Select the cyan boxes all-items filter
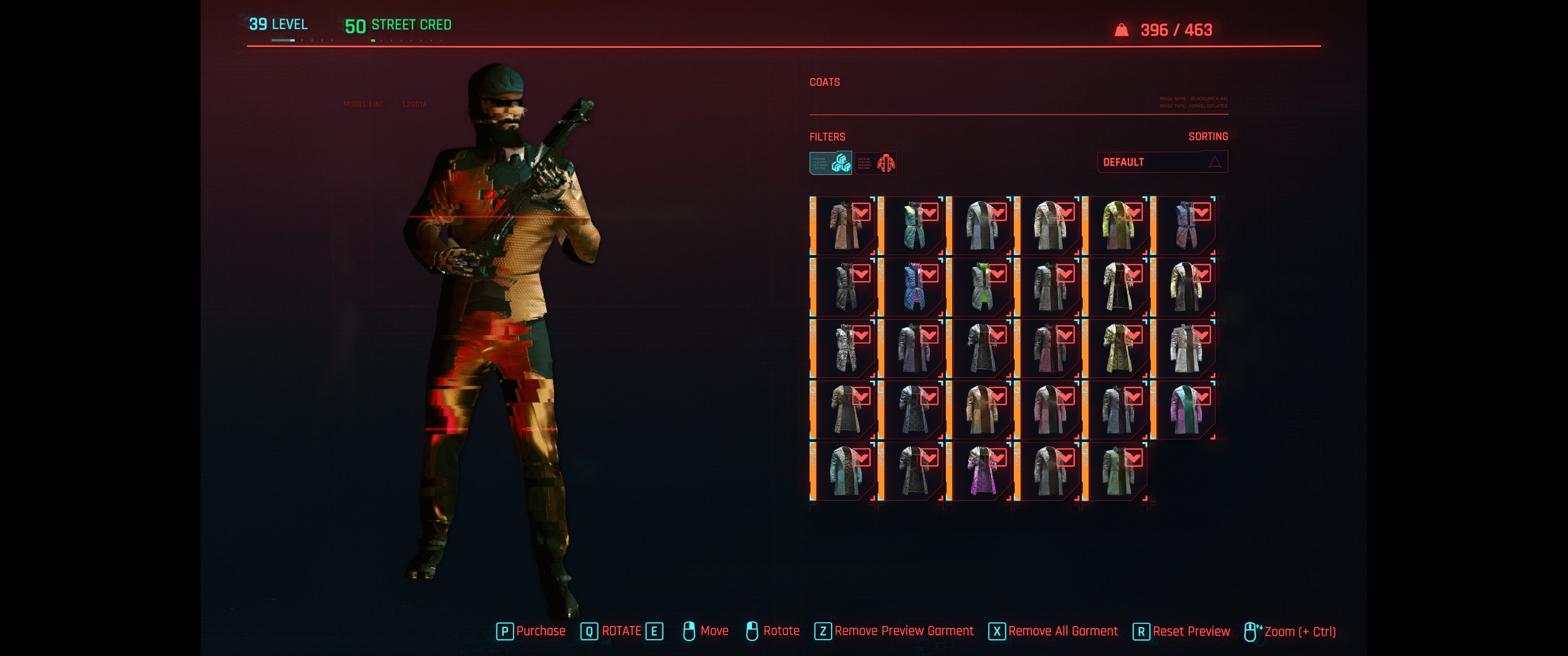The height and width of the screenshot is (656, 1568). (x=830, y=163)
